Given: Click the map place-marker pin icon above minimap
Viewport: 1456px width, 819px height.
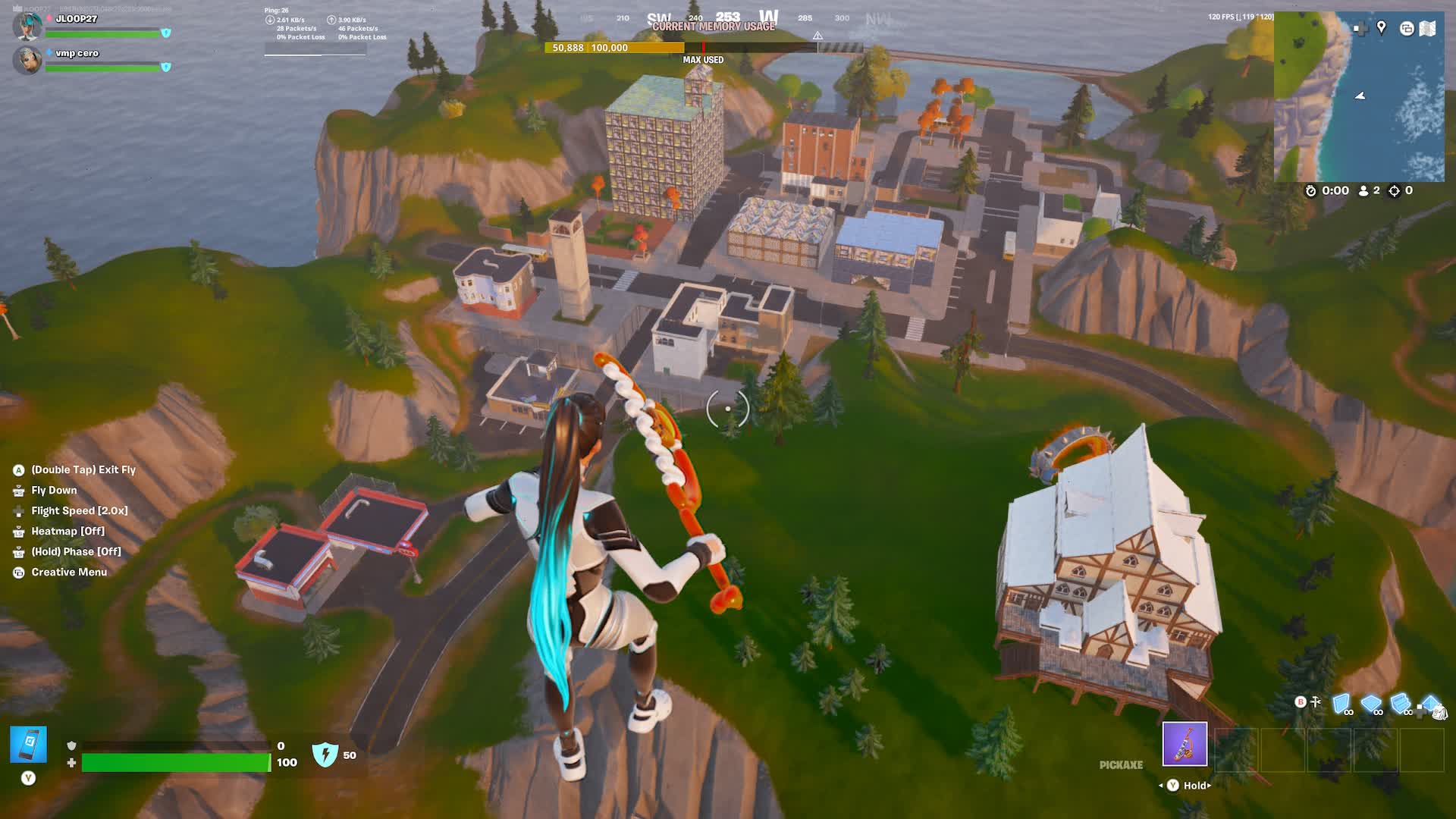Looking at the screenshot, I should coord(1381,28).
